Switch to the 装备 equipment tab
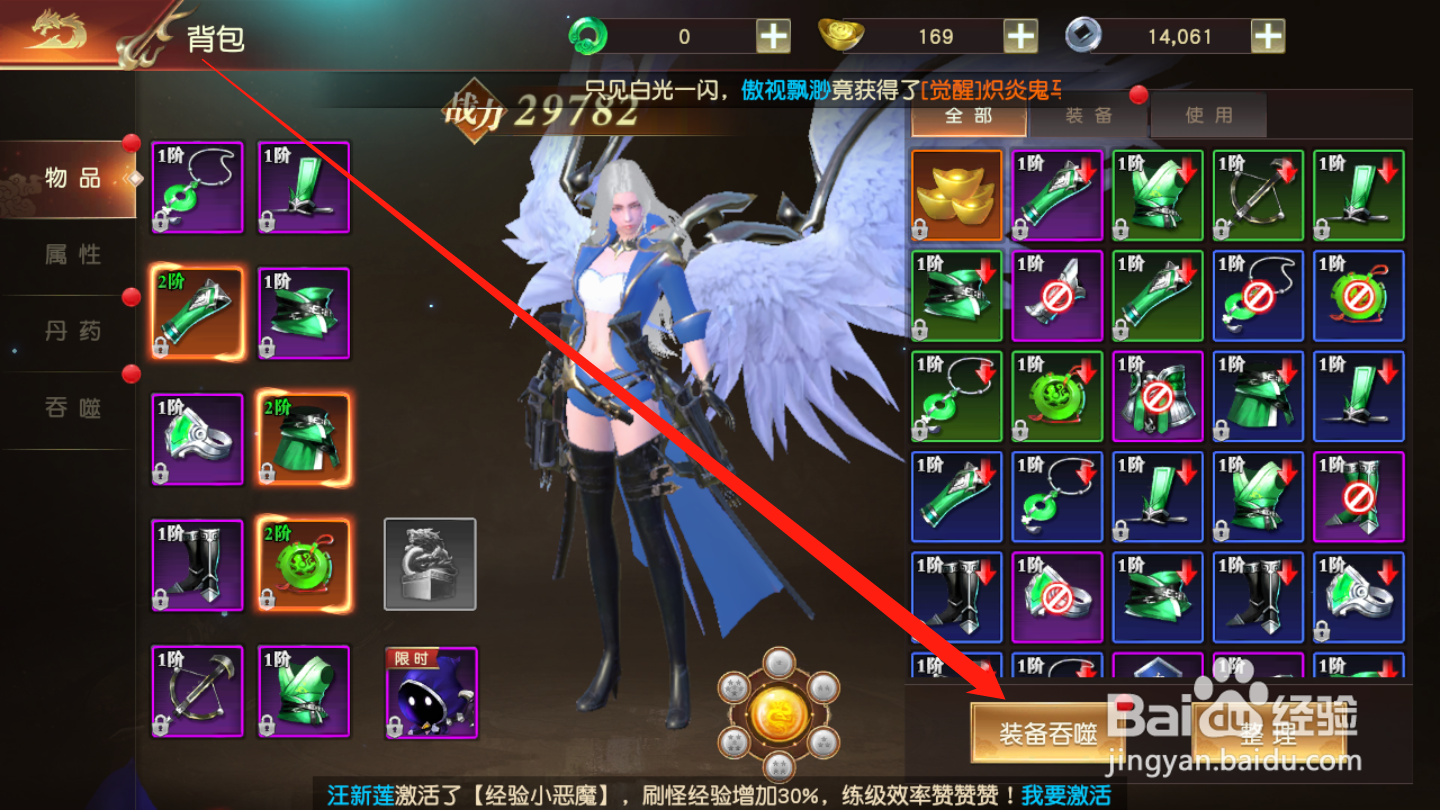 tap(1088, 116)
